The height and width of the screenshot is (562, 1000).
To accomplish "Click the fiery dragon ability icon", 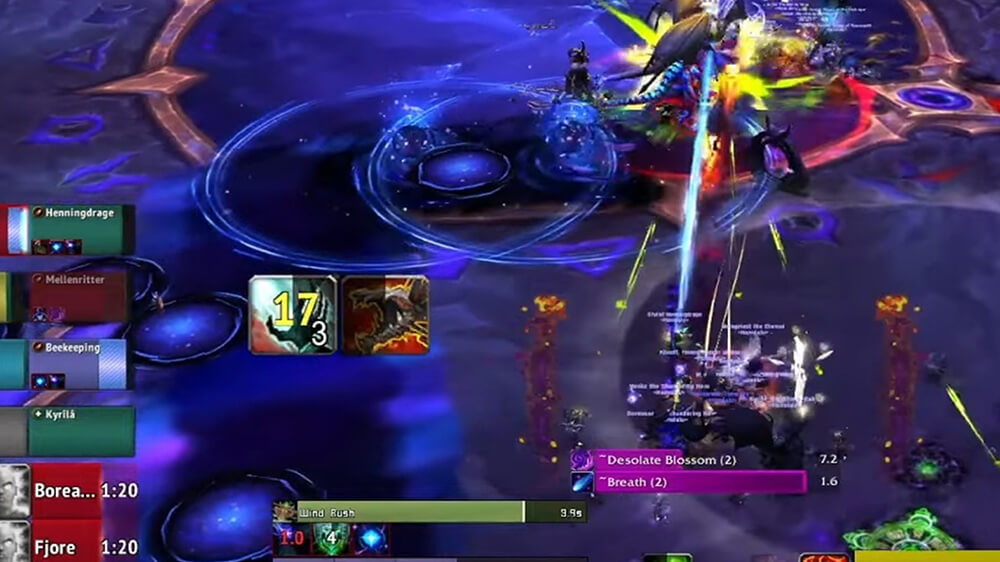I will [386, 315].
